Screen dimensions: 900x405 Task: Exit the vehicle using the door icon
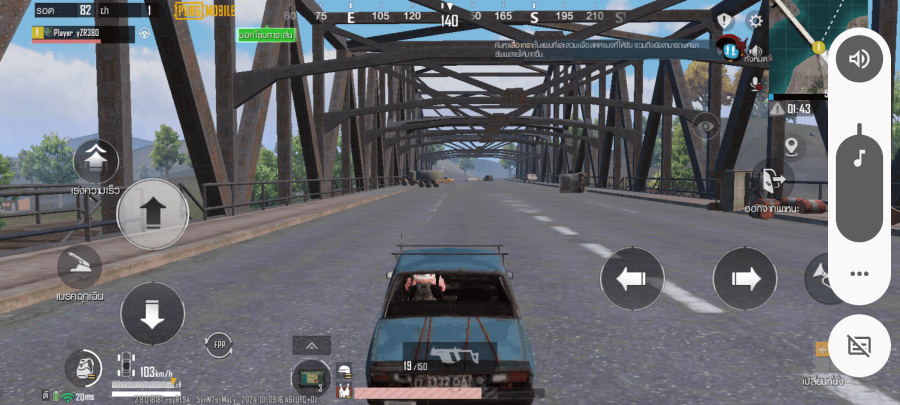[x=772, y=180]
